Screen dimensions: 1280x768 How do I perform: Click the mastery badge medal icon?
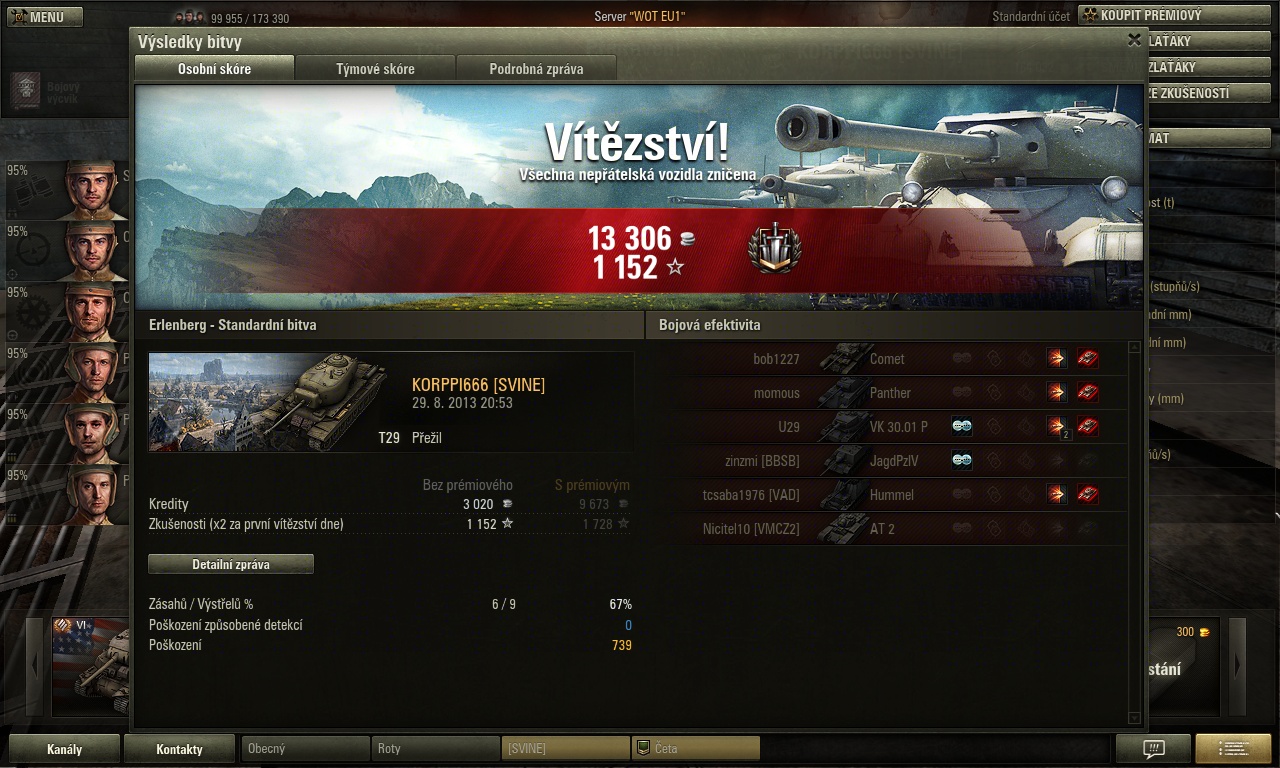(x=774, y=250)
